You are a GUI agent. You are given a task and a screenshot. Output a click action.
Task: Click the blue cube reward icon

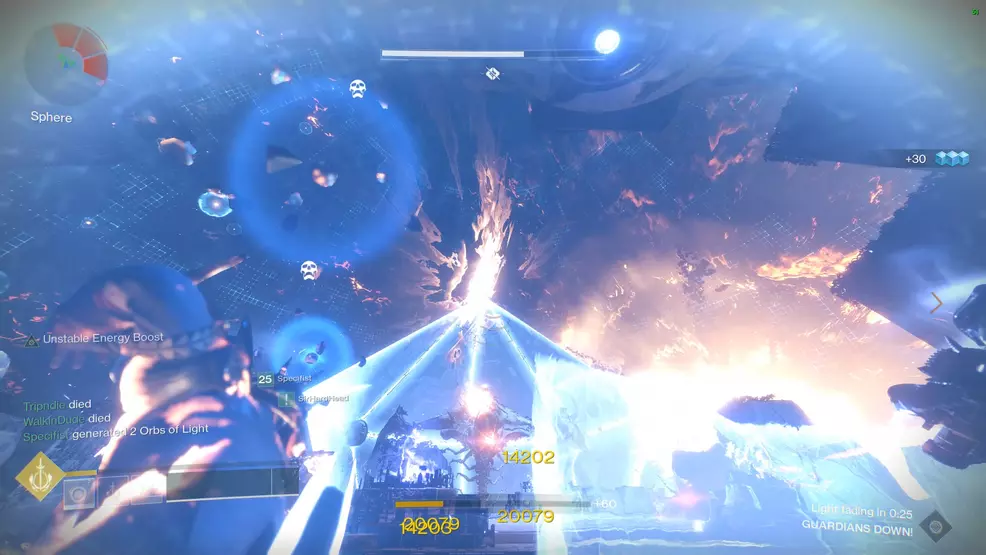952,158
